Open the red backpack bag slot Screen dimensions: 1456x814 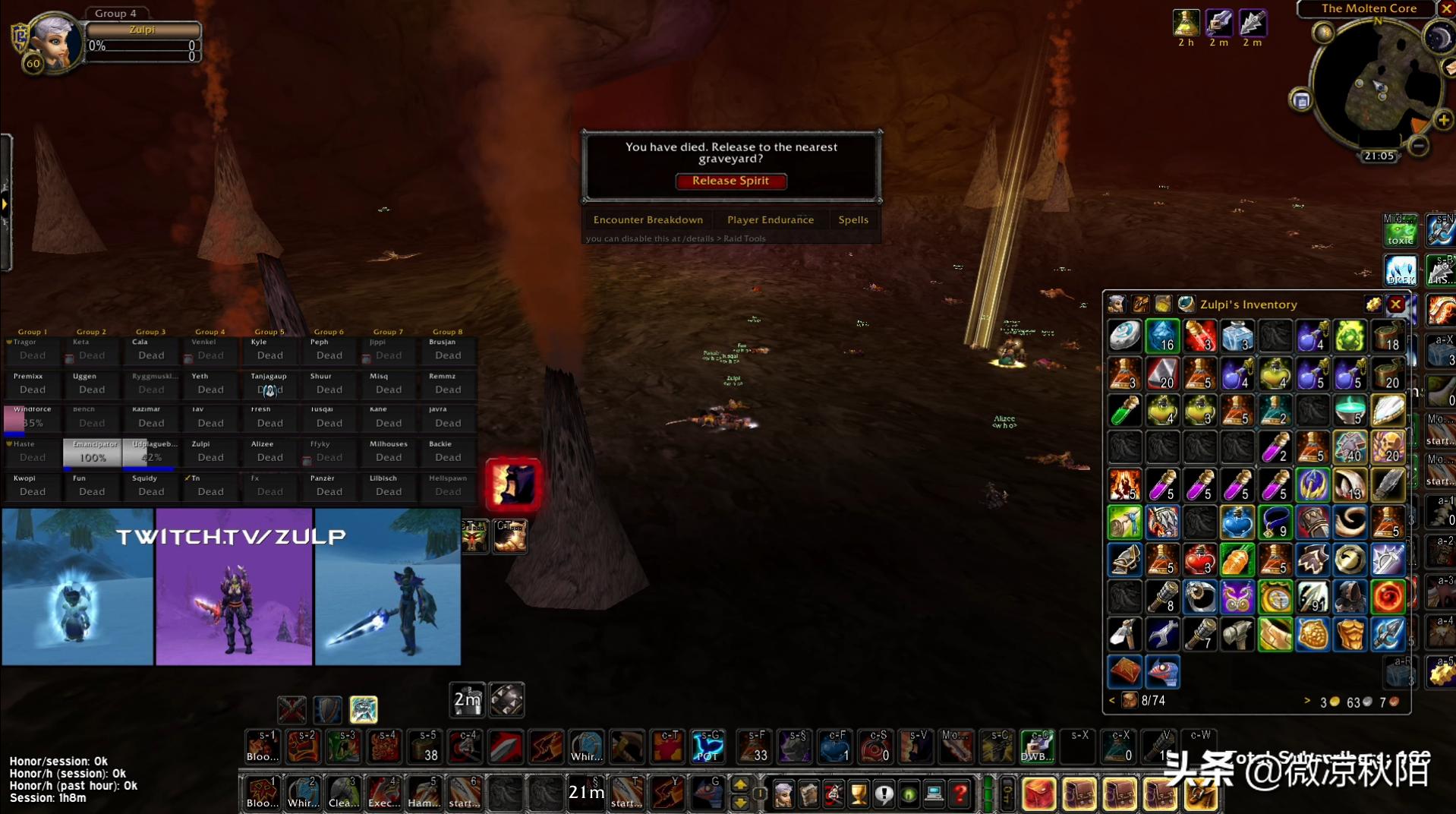(1038, 794)
